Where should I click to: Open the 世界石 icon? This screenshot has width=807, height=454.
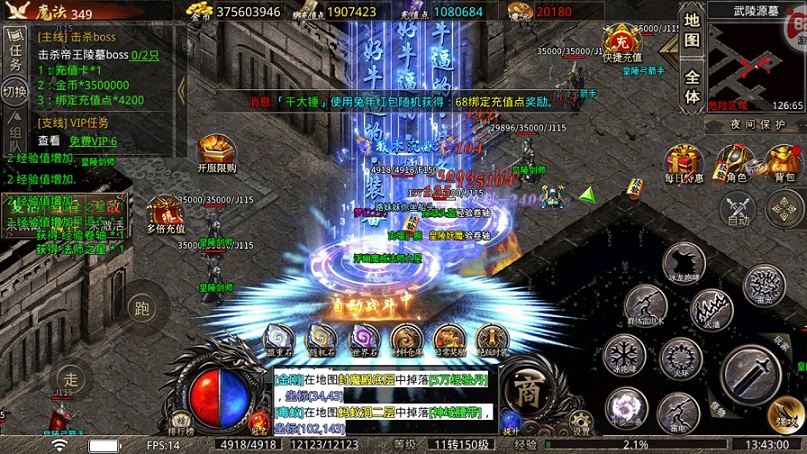point(363,340)
